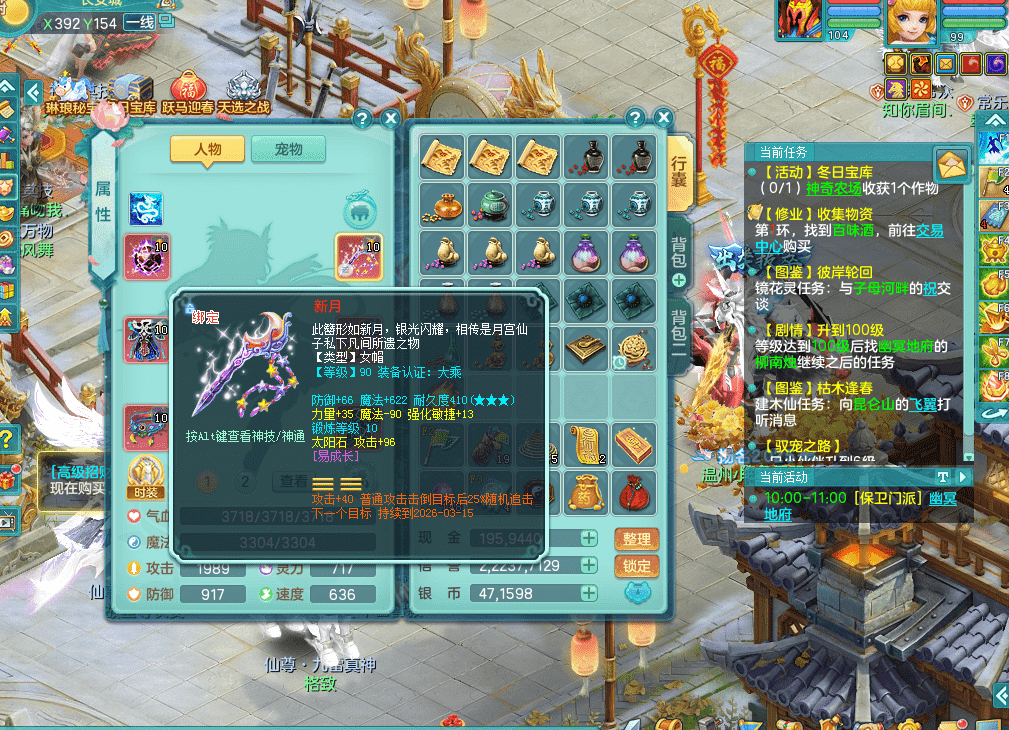This screenshot has width=1009, height=730.
Task: Close the inventory bag panel
Action: [x=661, y=117]
